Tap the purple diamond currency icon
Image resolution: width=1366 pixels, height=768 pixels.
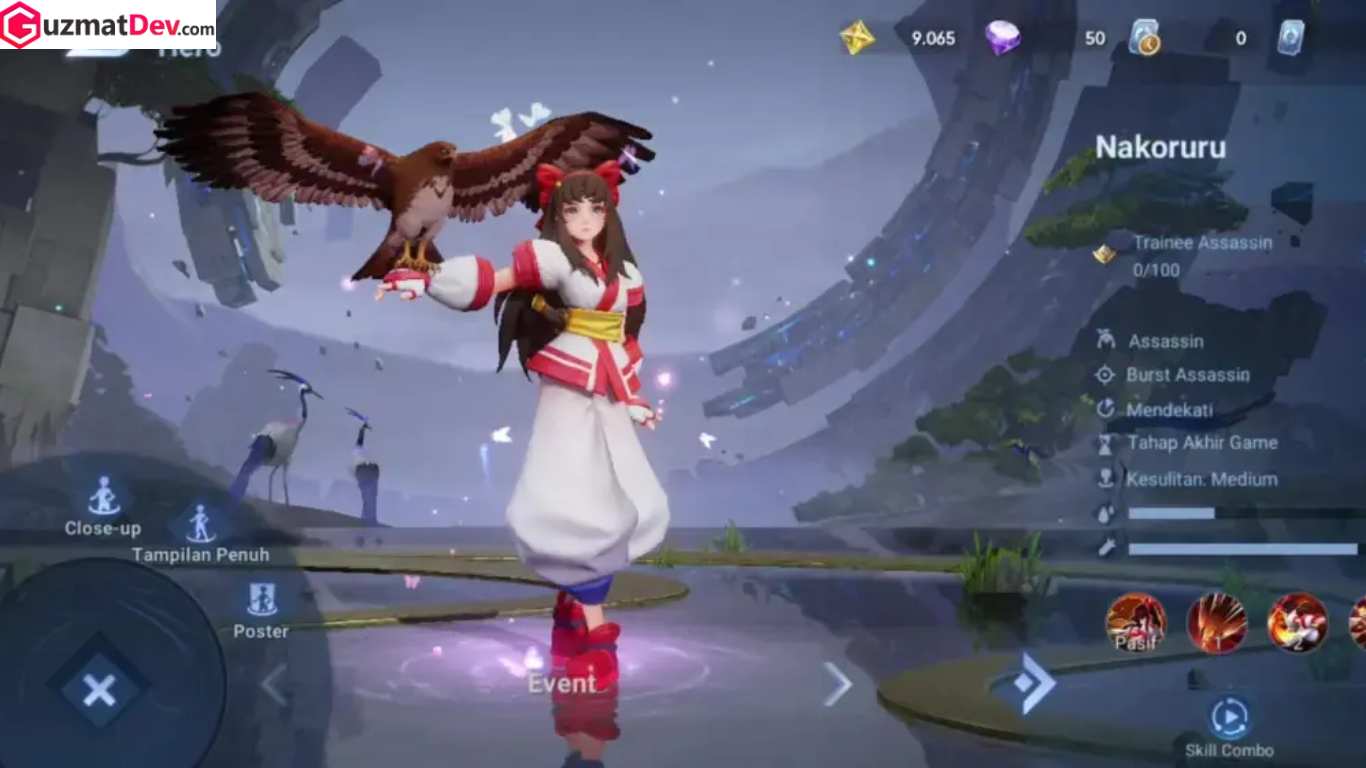click(1002, 38)
